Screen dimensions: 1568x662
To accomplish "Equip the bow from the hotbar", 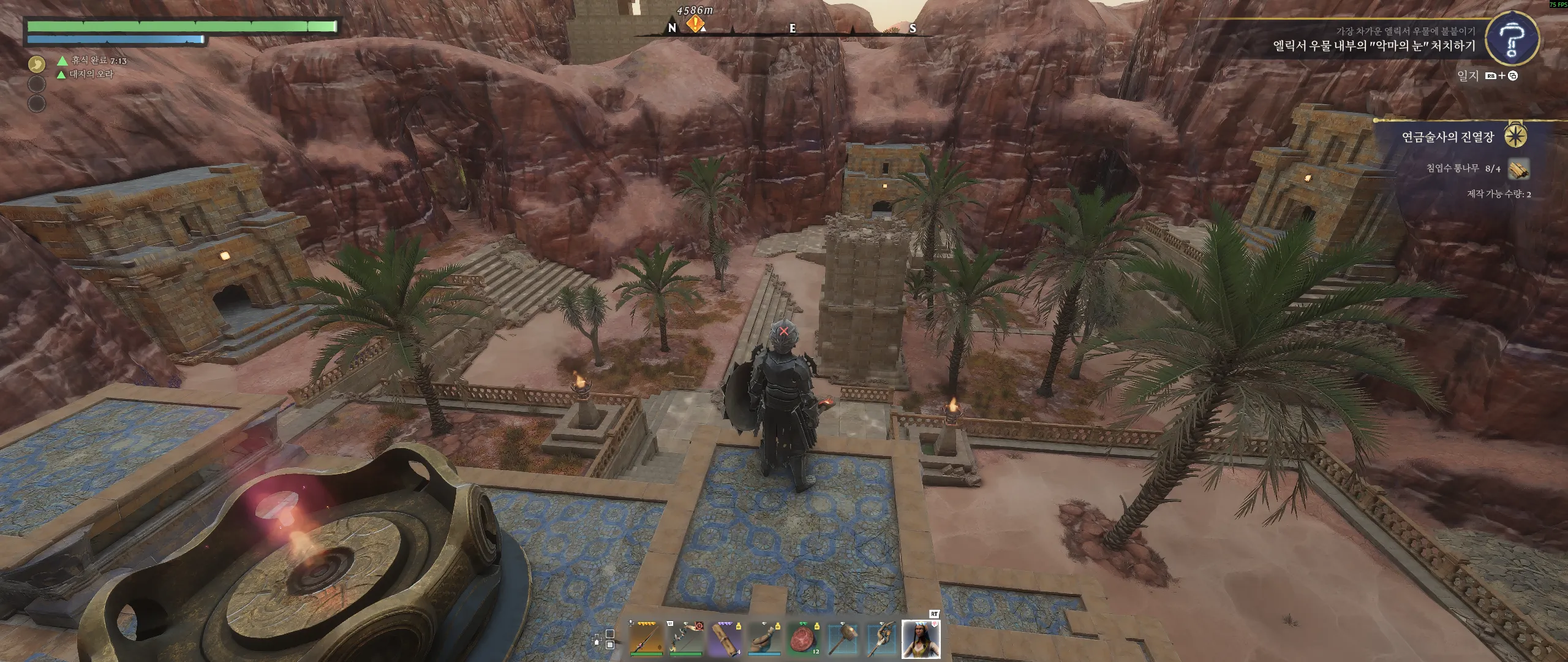I will (x=685, y=638).
